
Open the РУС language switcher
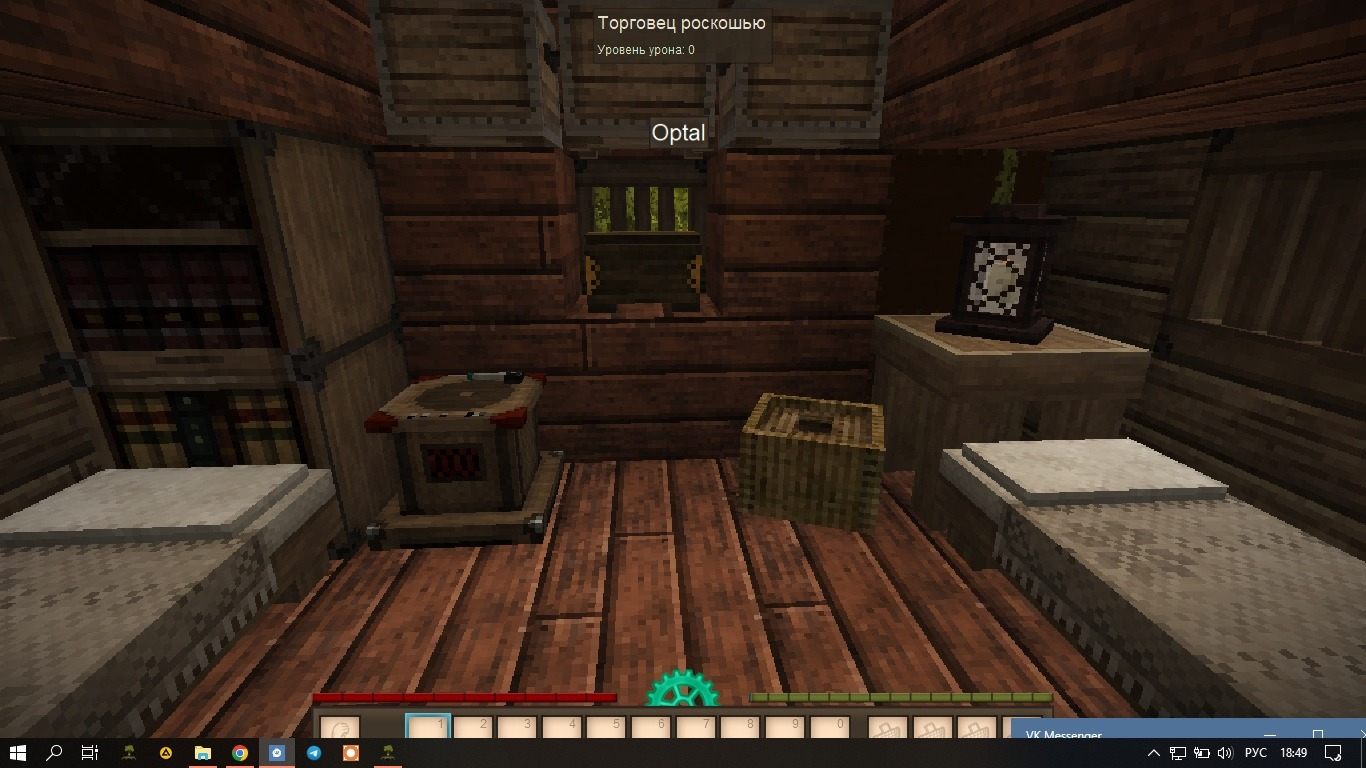[1256, 753]
